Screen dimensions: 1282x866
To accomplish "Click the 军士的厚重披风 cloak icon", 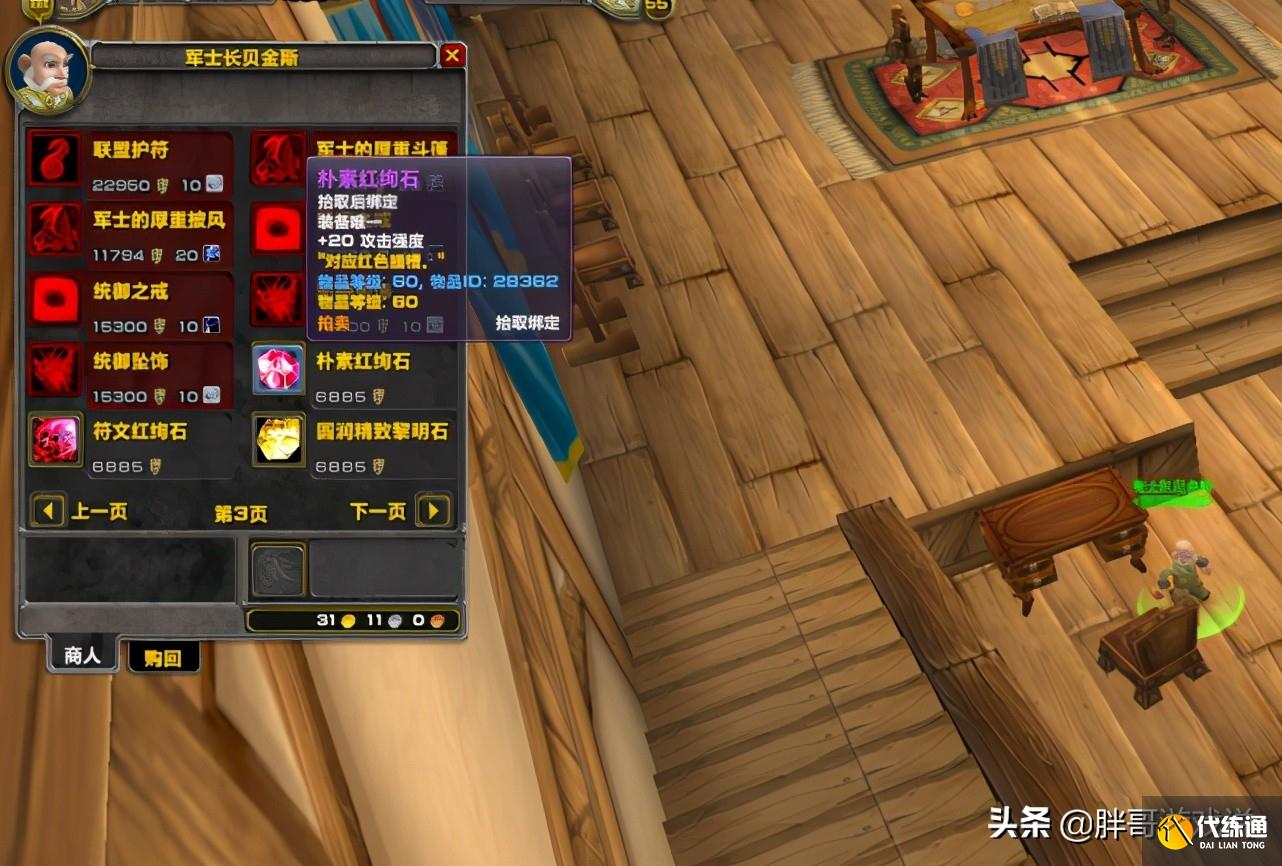I will 54,231.
